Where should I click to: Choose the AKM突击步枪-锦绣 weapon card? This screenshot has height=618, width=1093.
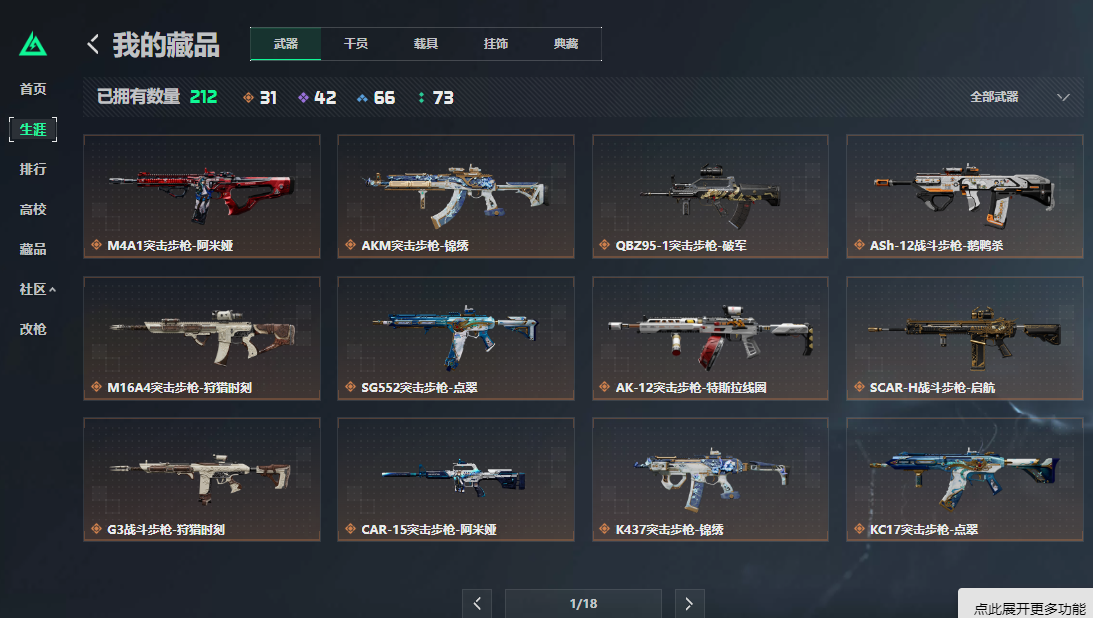tap(456, 196)
